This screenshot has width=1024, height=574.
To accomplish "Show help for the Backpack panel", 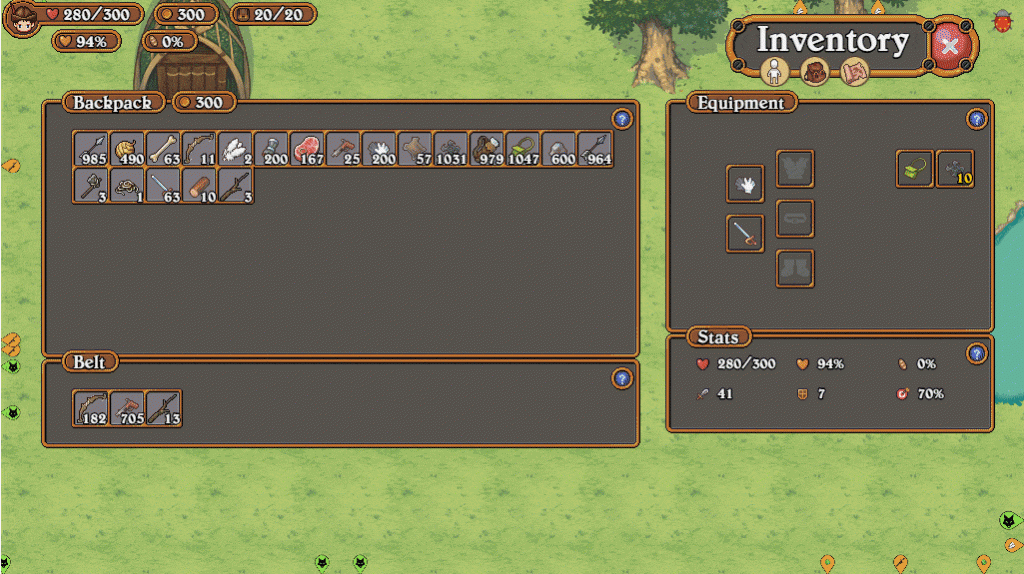I will point(622,119).
